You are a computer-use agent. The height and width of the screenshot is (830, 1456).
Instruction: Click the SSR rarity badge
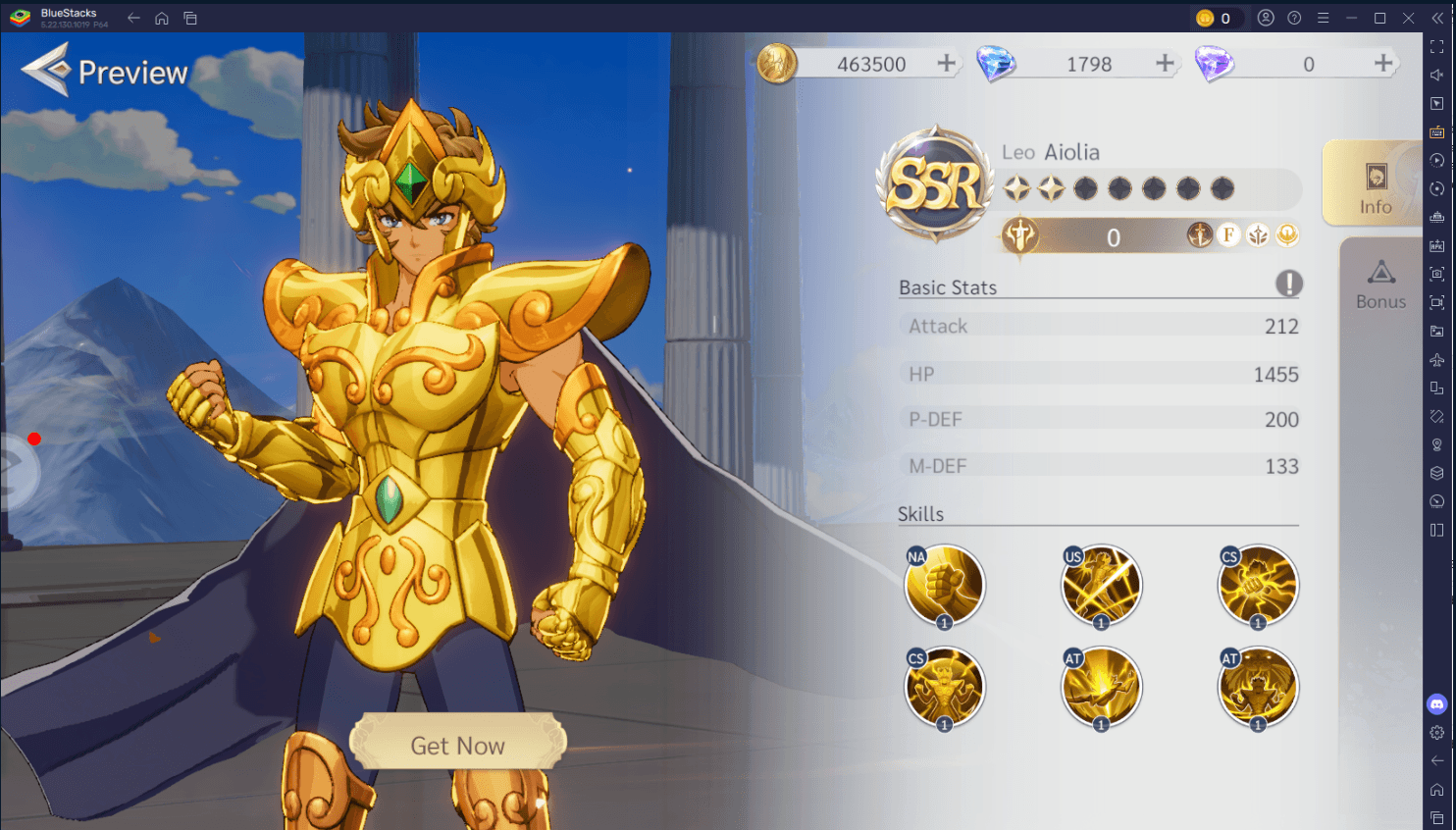tap(933, 182)
